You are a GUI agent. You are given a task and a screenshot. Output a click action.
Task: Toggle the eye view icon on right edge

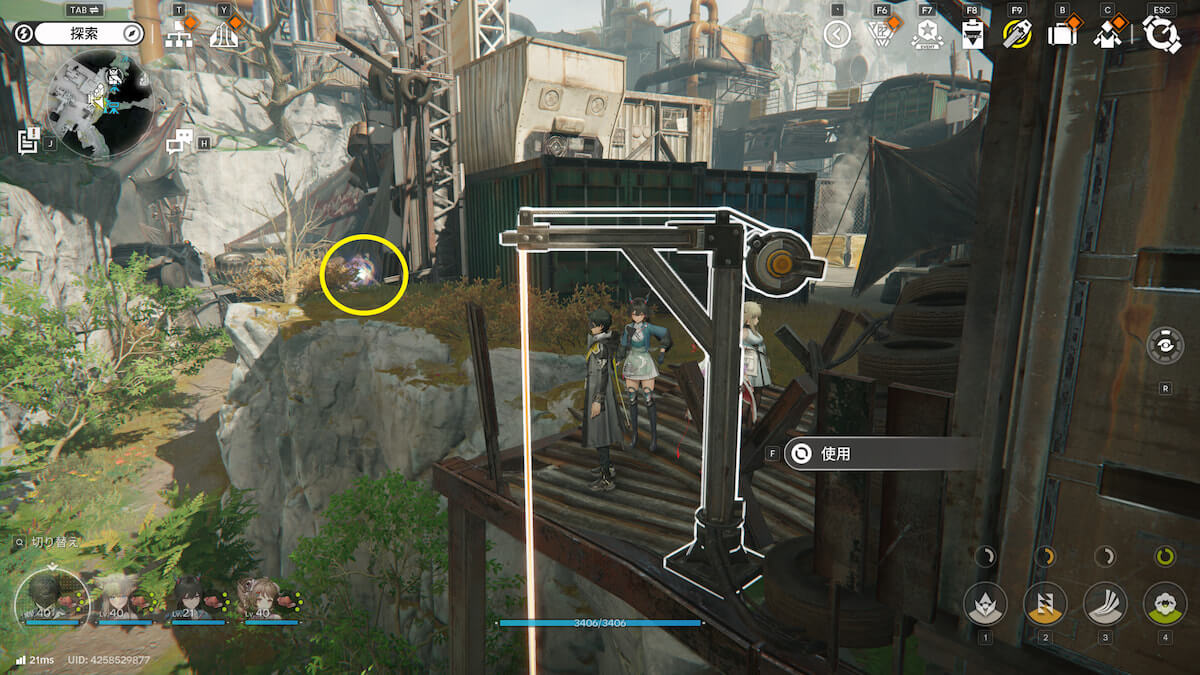(x=1165, y=345)
